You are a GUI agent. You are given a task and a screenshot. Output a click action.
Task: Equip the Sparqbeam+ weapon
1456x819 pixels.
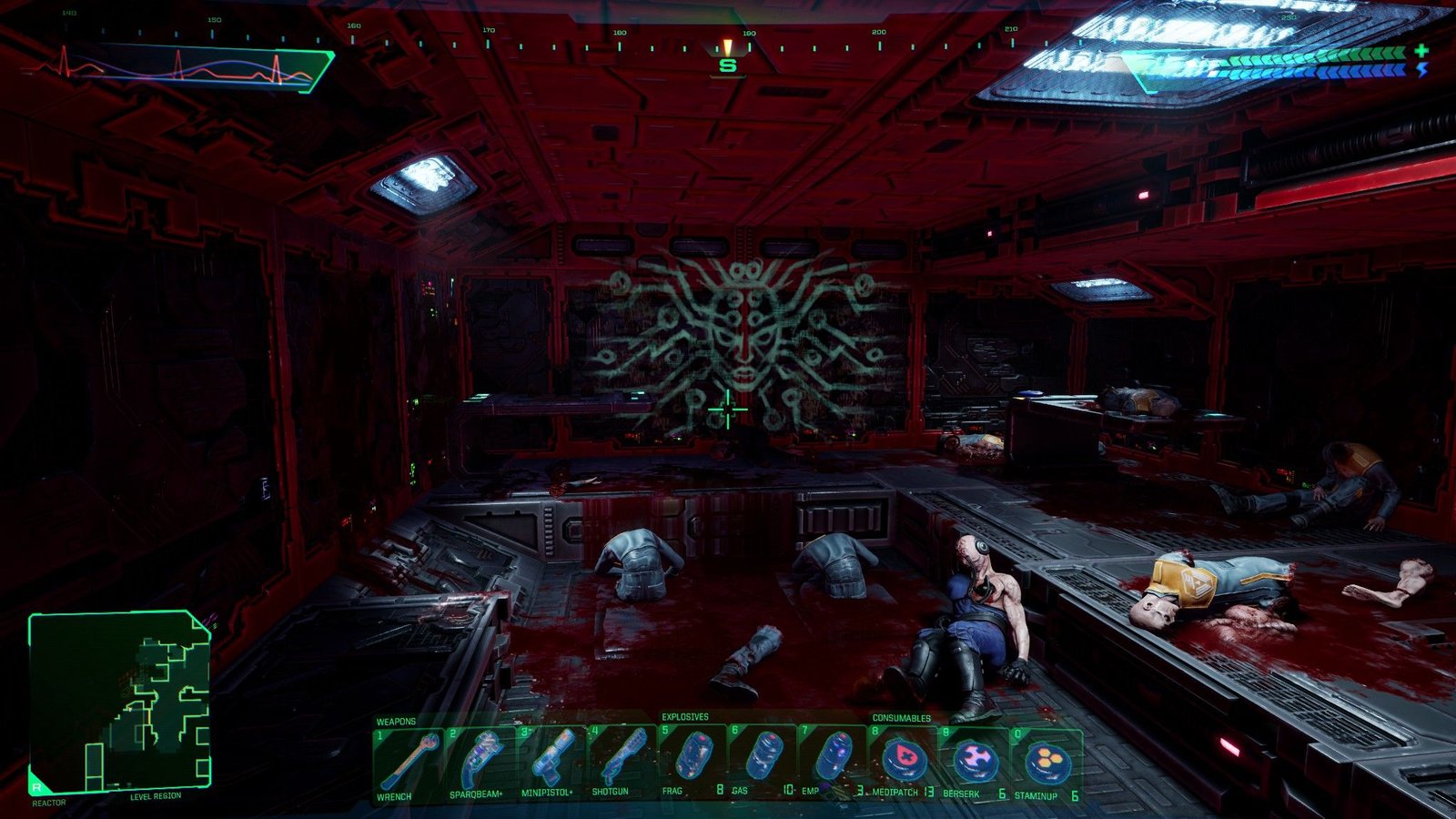coord(479,761)
